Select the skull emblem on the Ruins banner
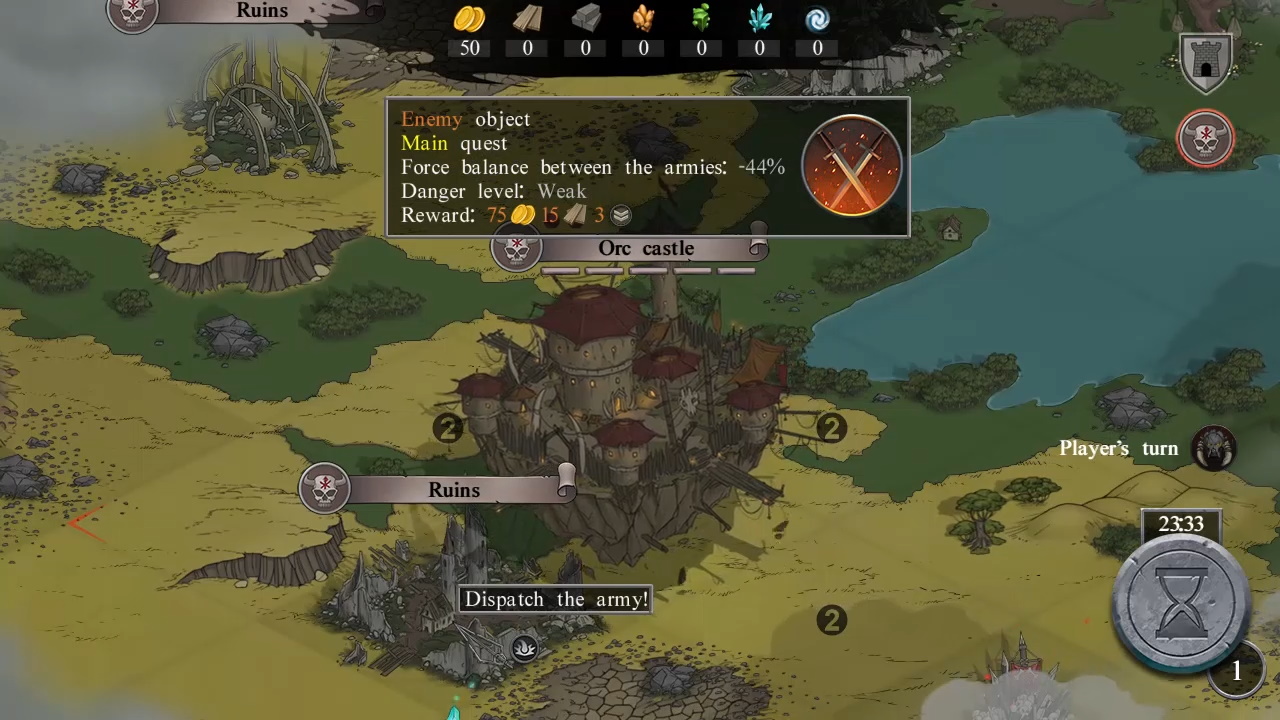 point(324,488)
